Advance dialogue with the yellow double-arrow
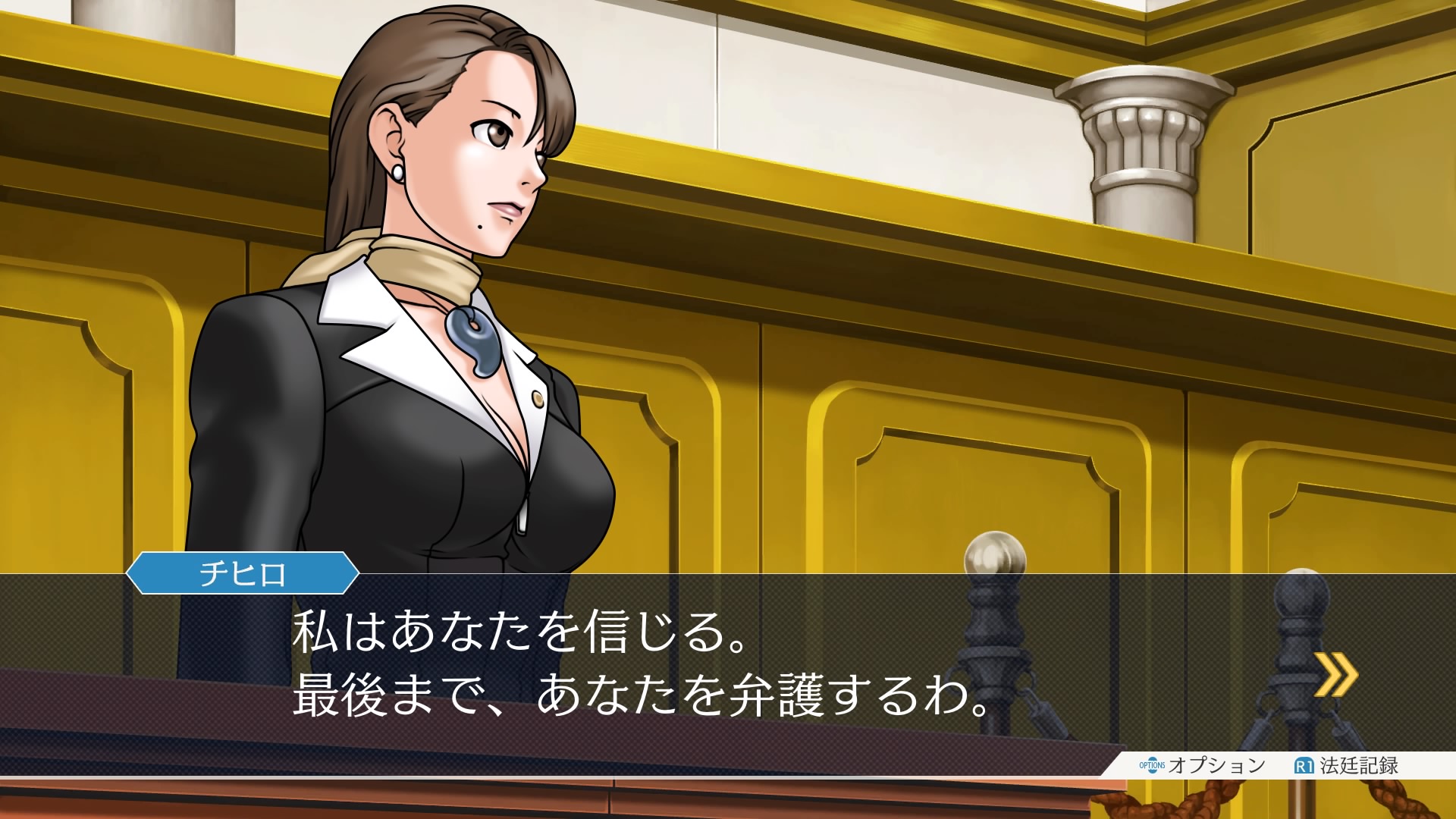 1335,674
